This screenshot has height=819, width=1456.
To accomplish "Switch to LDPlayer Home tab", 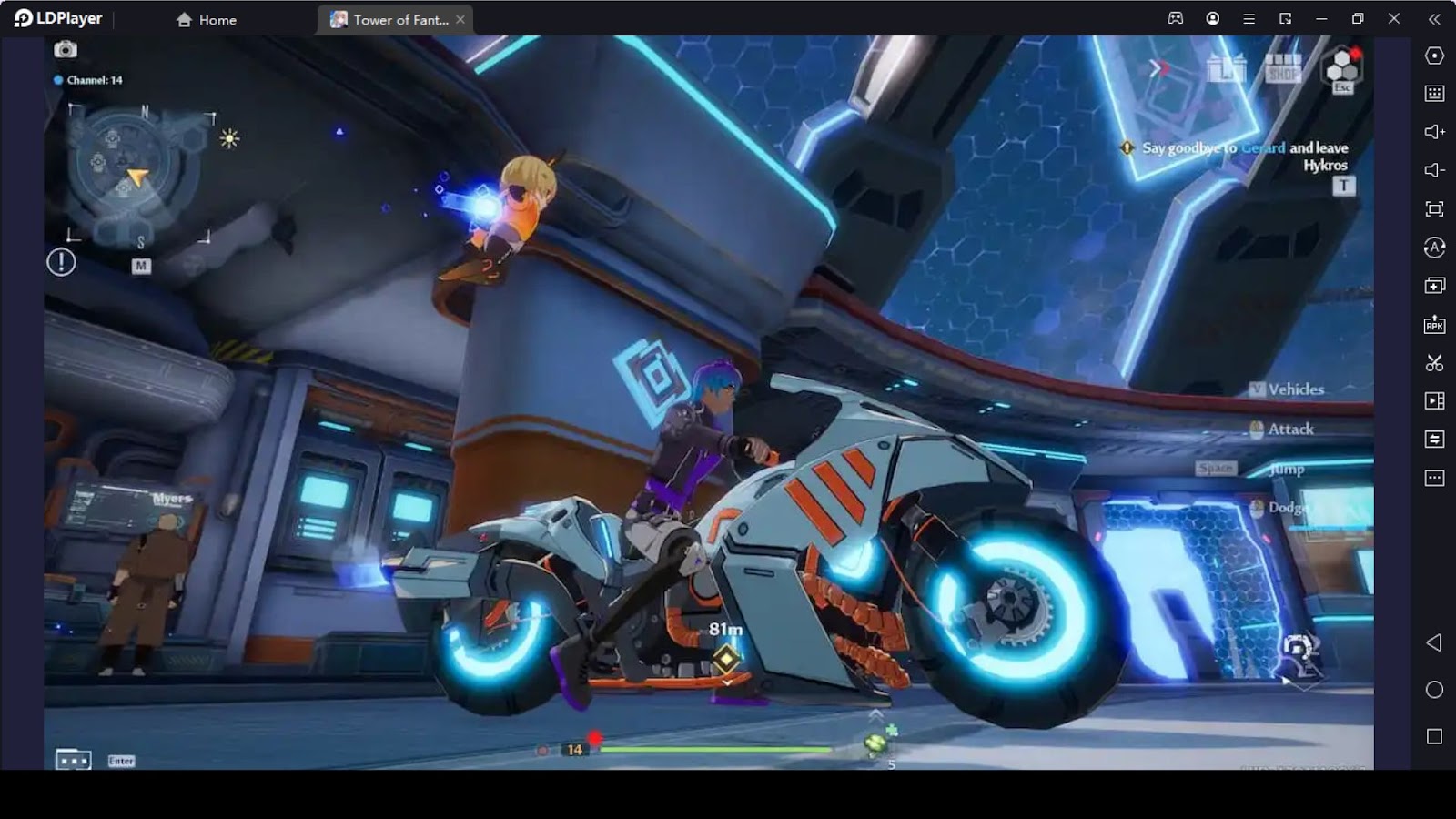I will click(x=207, y=19).
